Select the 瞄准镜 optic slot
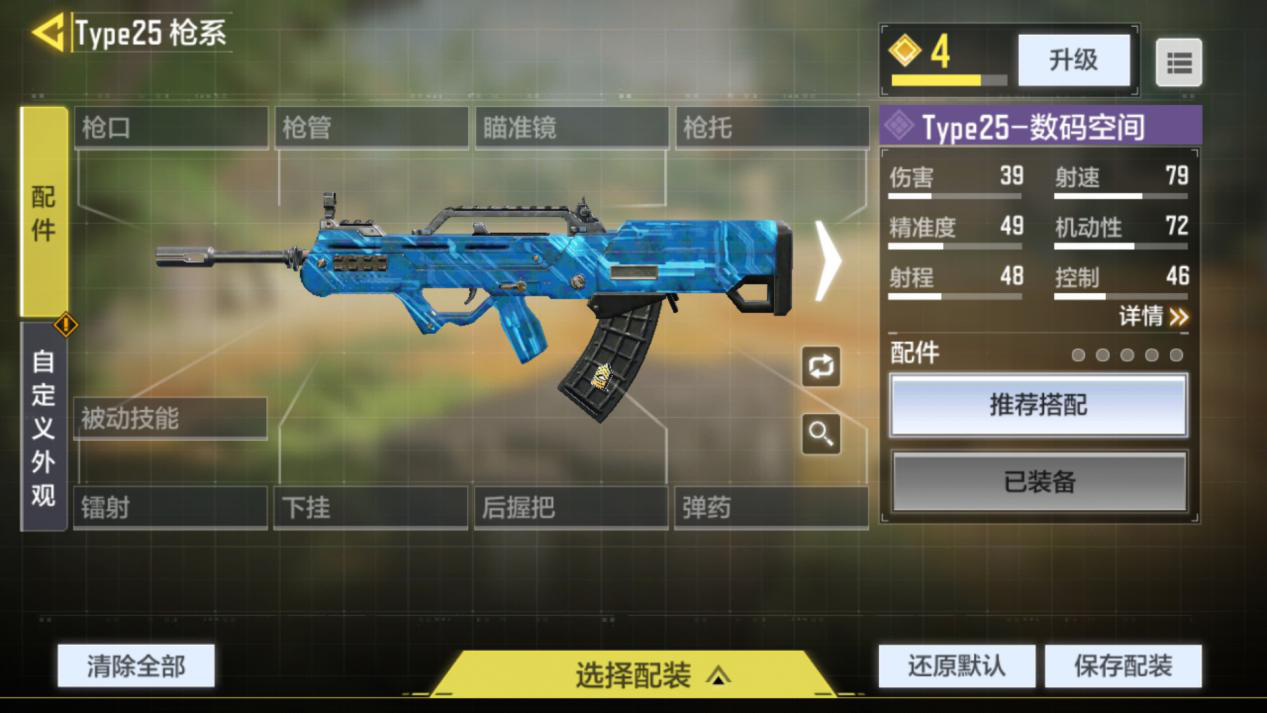Screen dimensions: 1267x713 tap(571, 128)
